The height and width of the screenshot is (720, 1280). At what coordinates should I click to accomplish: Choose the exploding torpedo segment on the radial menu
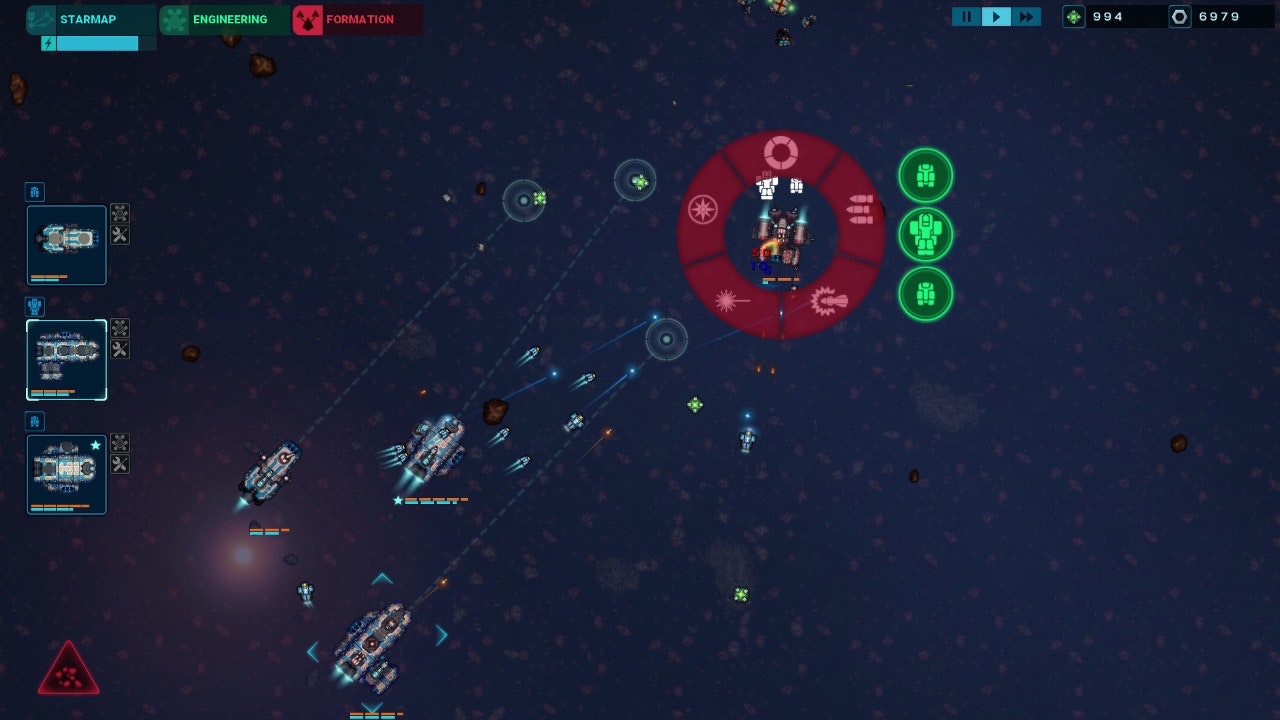[829, 299]
